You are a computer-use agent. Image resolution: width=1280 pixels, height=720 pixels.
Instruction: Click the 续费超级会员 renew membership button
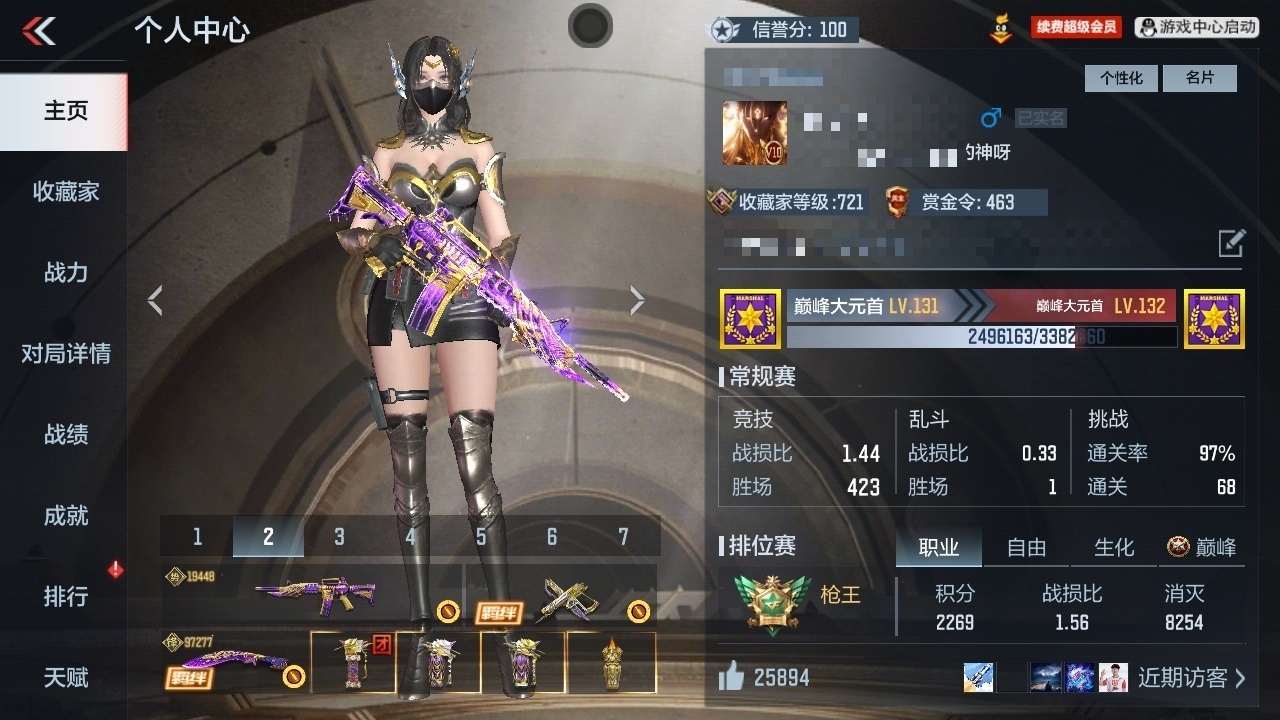point(1076,28)
